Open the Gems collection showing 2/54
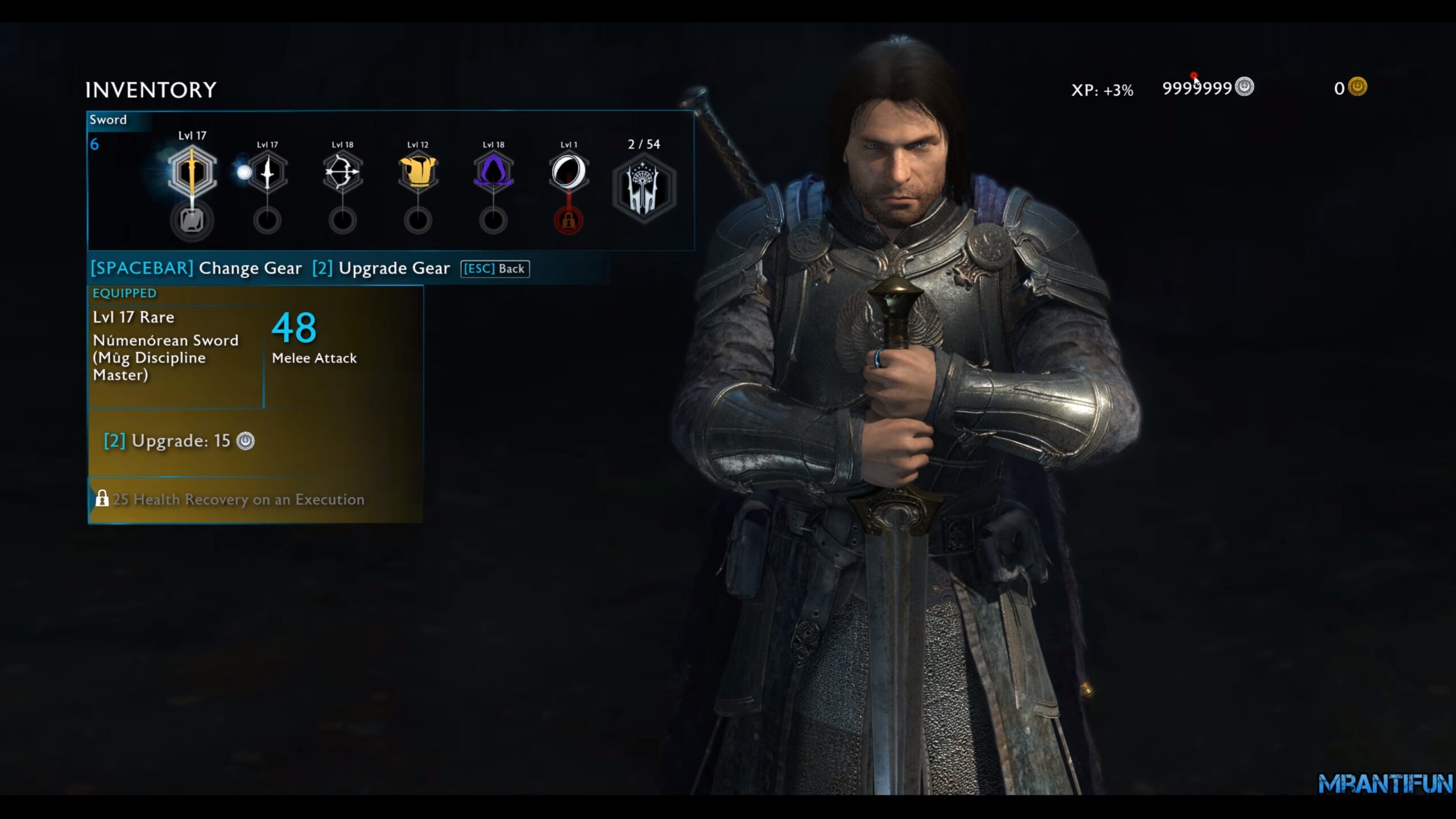Screen dimensions: 1456x819 644,188
